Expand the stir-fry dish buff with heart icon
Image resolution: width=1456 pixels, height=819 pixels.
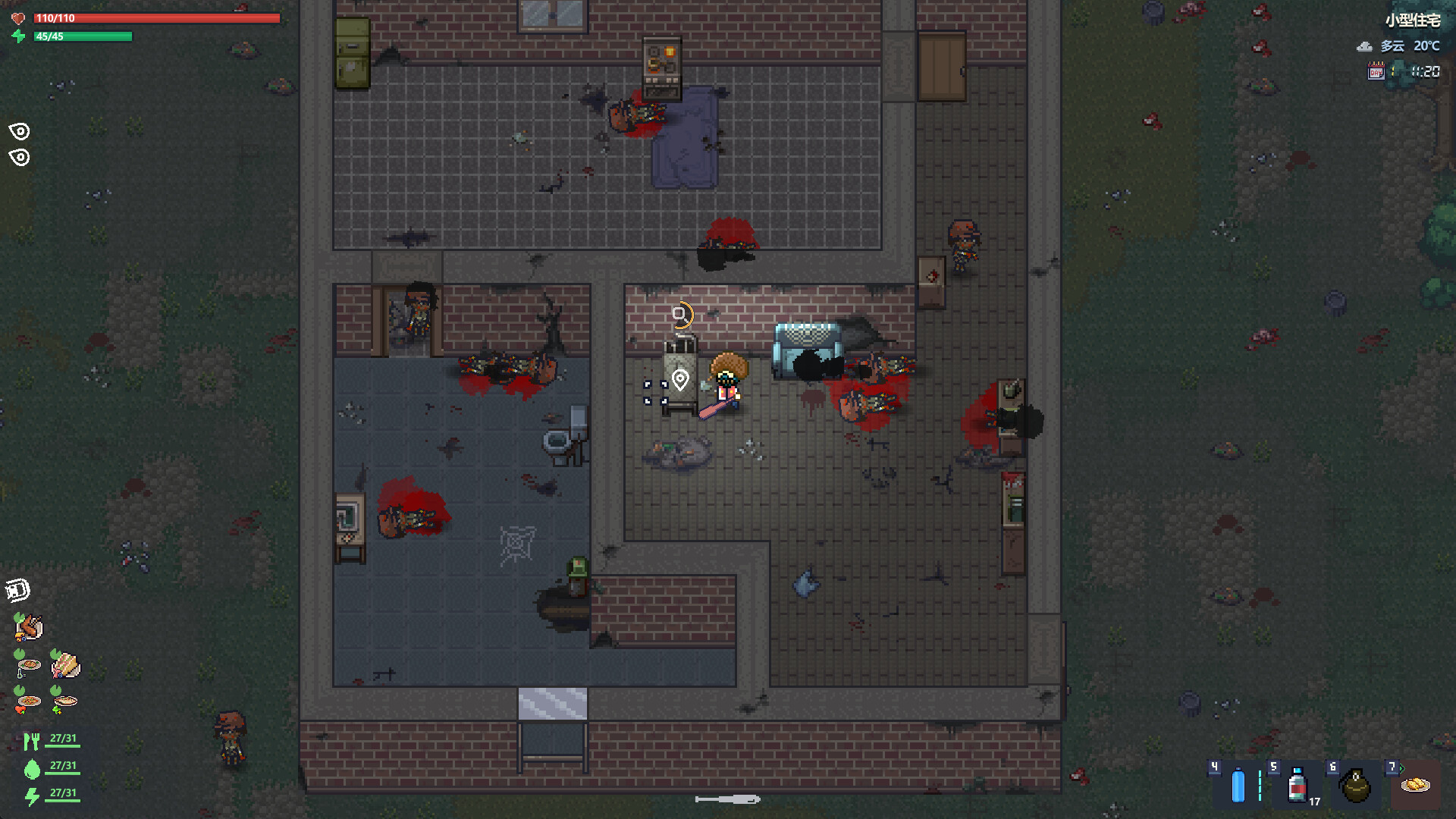pos(27,699)
